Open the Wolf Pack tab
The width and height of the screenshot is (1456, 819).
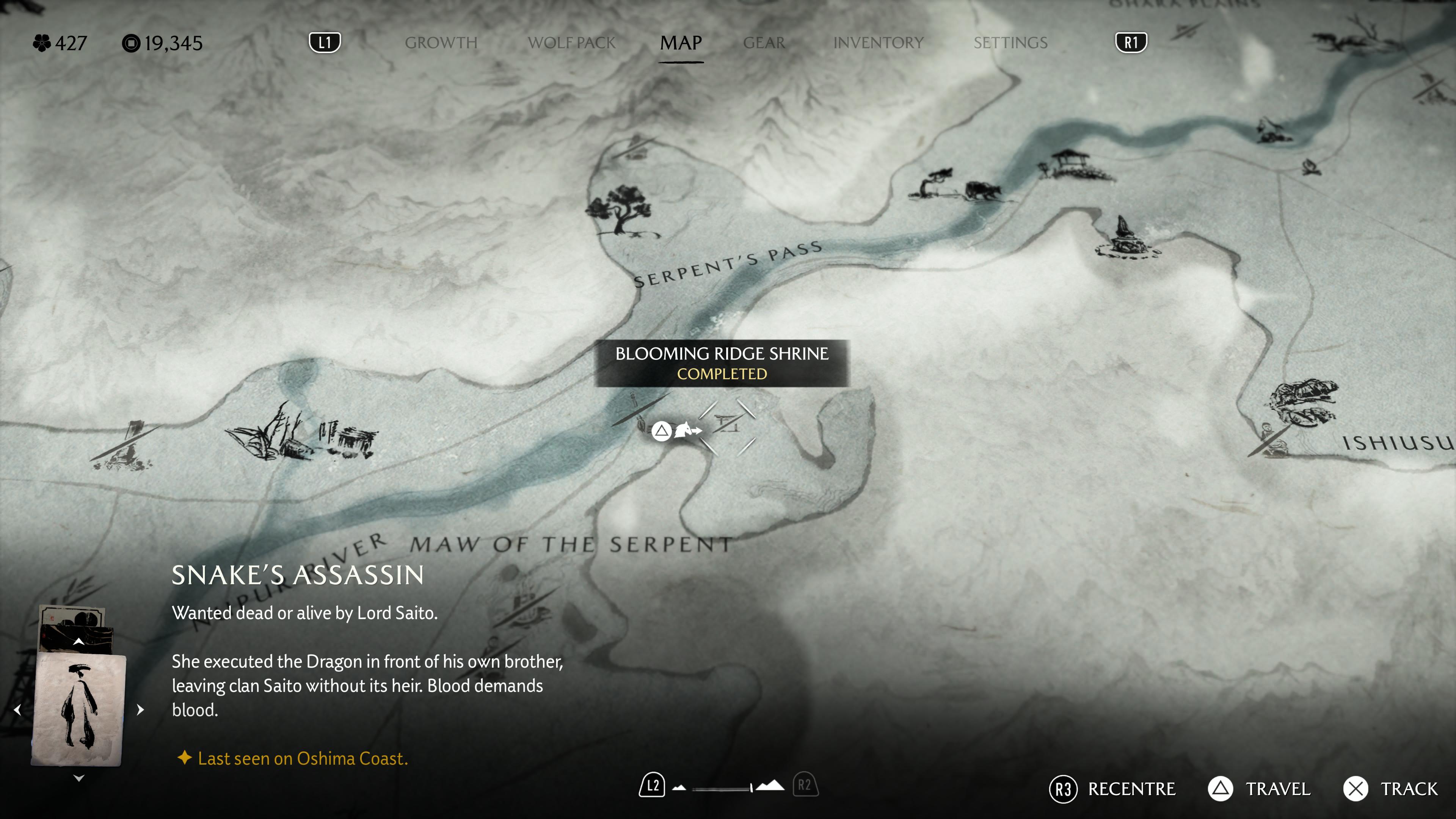(571, 43)
